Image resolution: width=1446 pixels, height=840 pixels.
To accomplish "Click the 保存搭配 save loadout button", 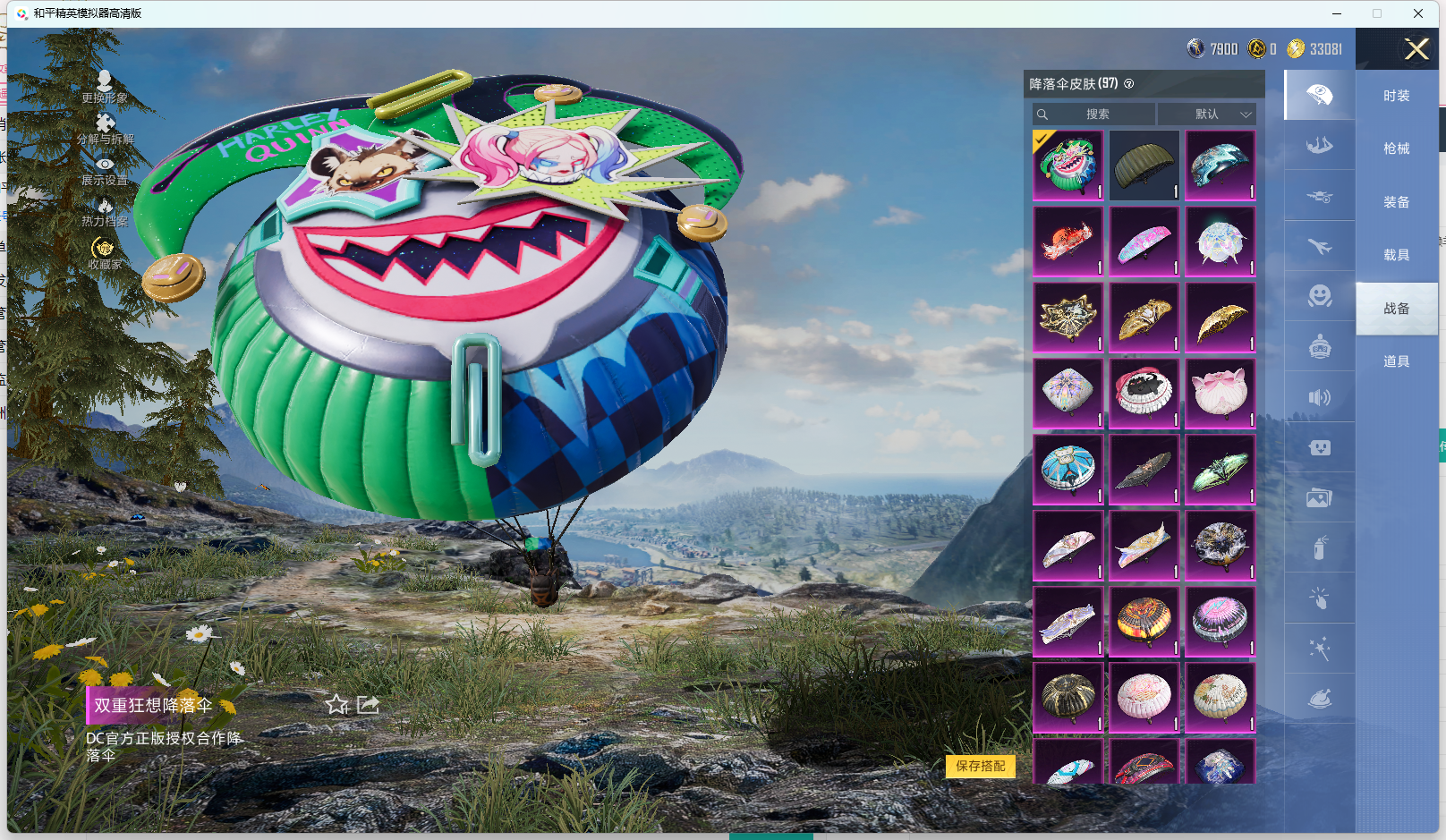I will click(980, 766).
